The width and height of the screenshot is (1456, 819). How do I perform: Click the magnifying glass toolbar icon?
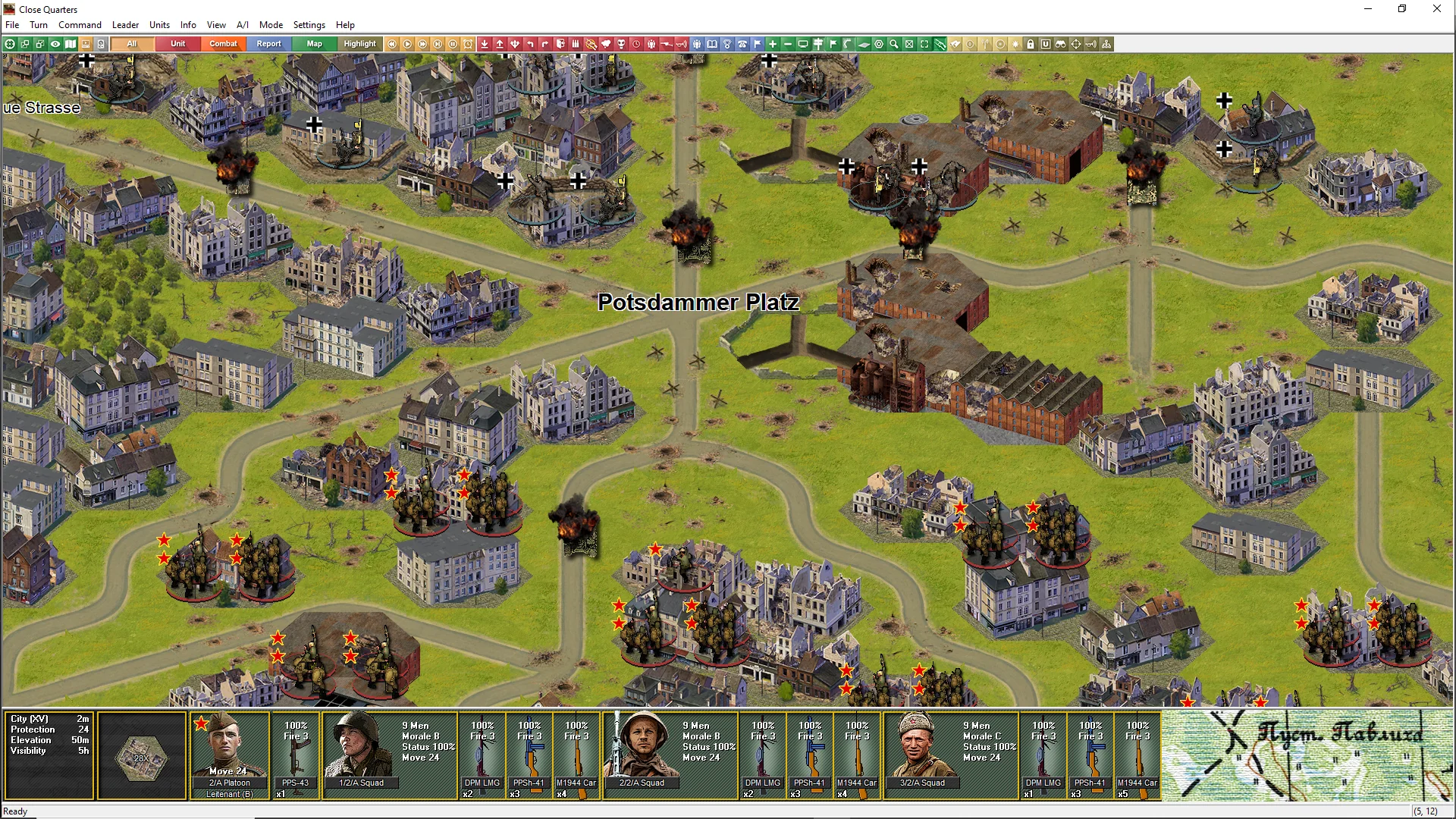(x=894, y=44)
